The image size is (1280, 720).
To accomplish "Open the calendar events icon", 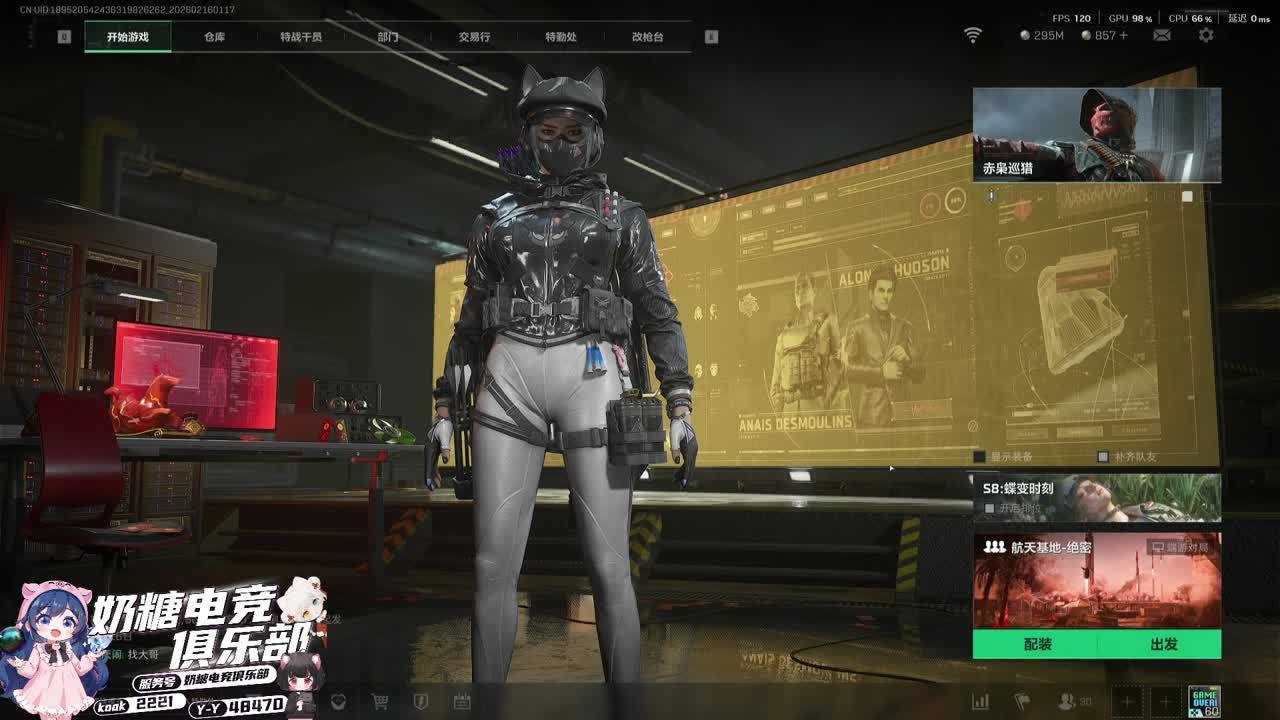I will pyautogui.click(x=461, y=702).
